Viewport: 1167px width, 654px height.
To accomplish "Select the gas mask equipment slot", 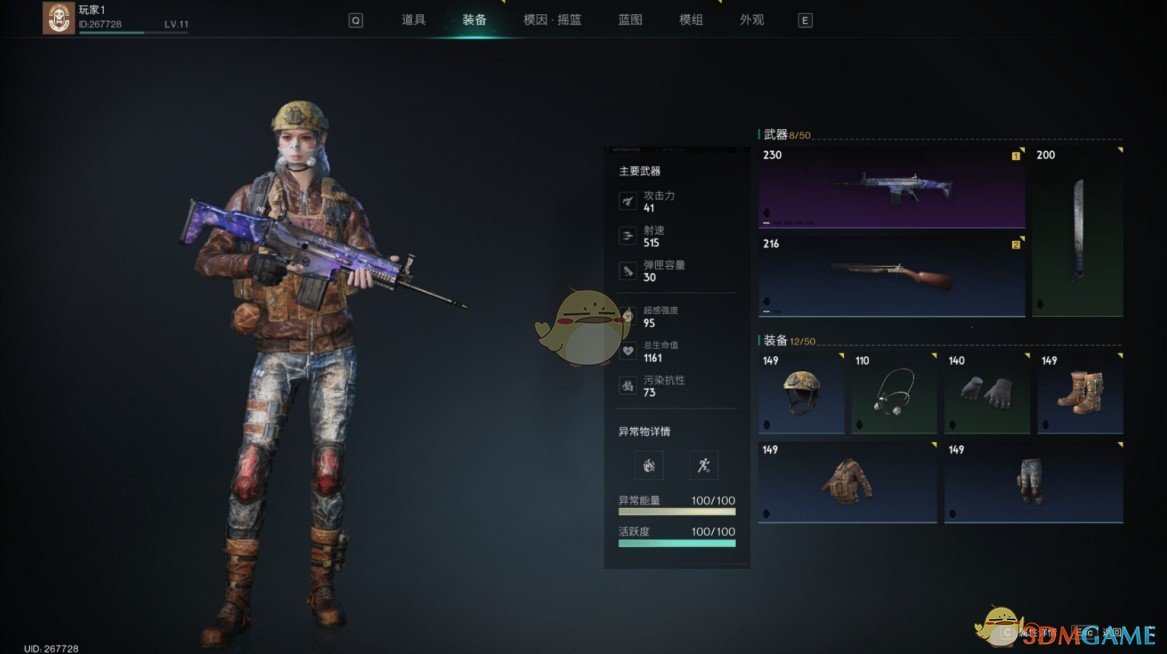I will [893, 392].
